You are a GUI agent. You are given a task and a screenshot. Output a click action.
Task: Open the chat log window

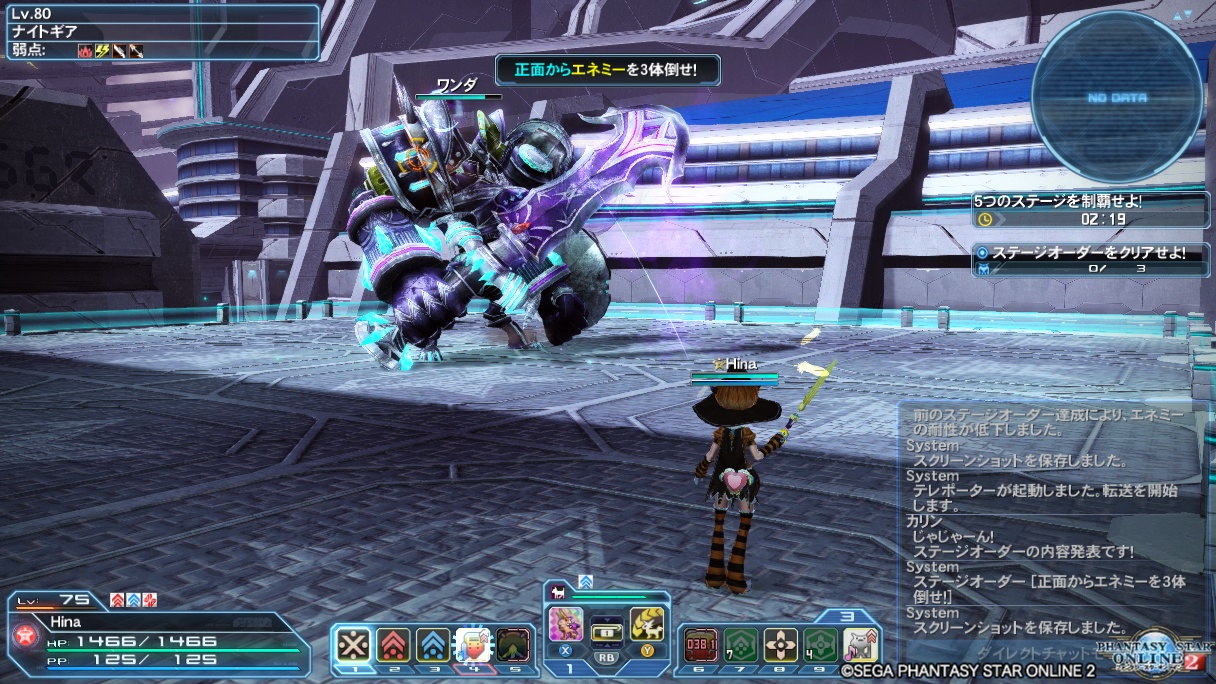coord(1052,520)
